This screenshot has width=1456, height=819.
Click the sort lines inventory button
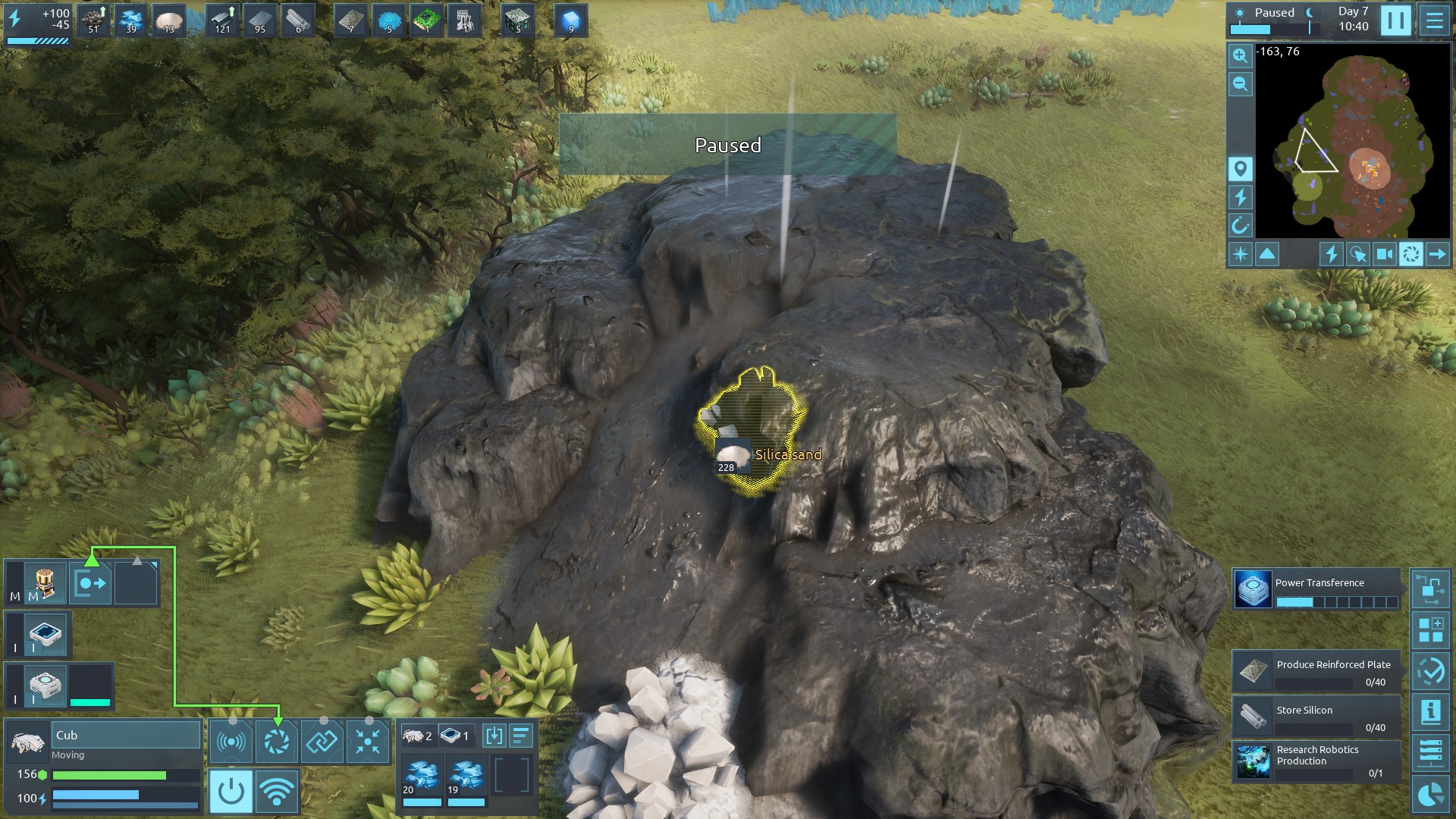coord(521,736)
